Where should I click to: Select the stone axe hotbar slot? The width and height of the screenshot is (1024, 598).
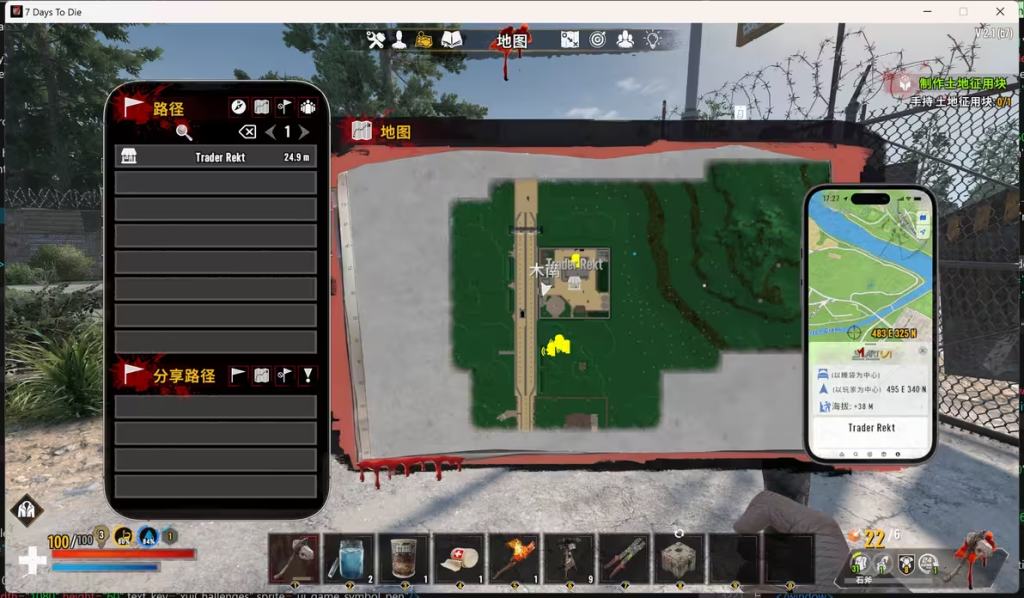294,558
